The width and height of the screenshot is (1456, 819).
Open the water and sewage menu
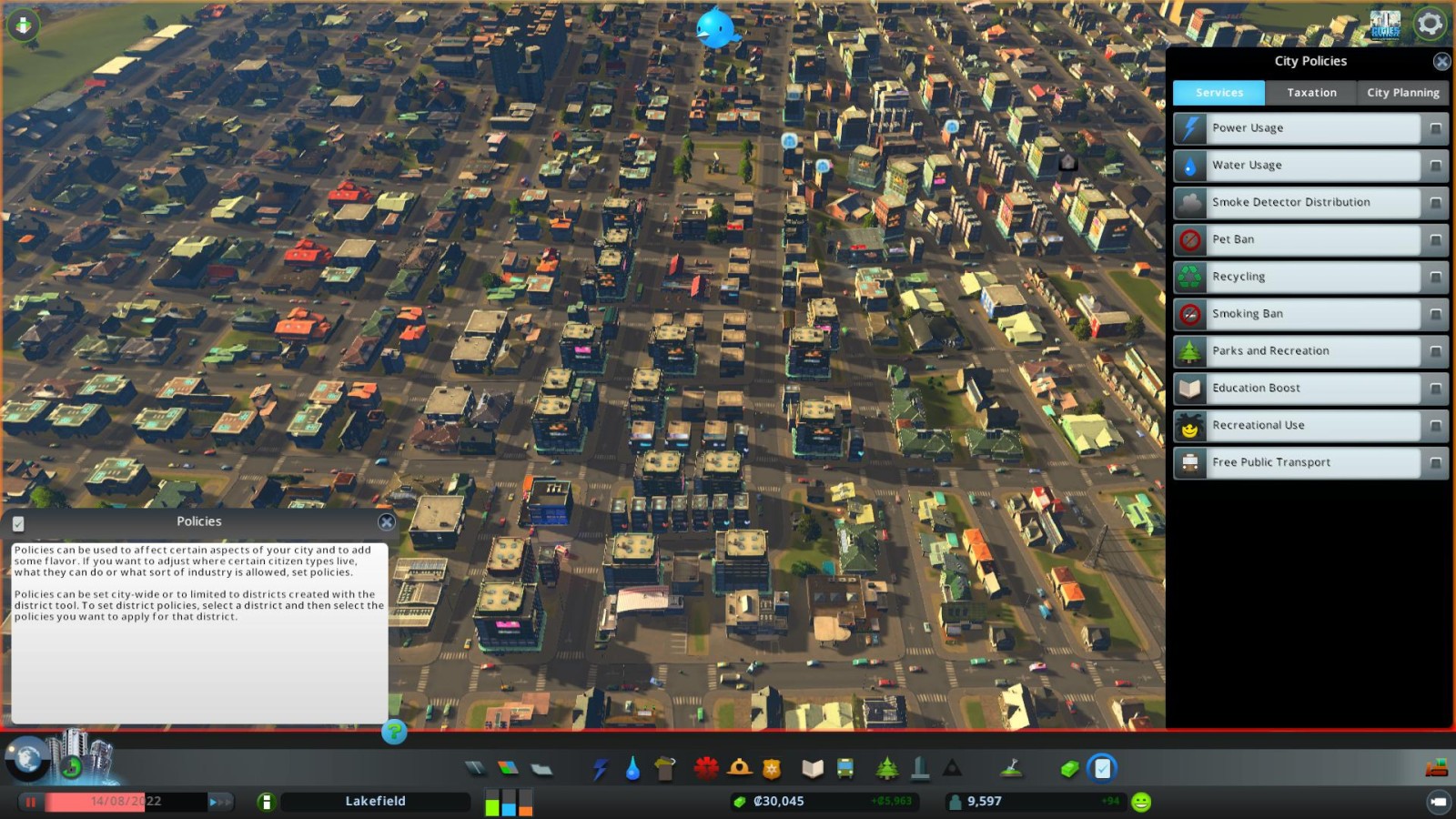pyautogui.click(x=632, y=770)
